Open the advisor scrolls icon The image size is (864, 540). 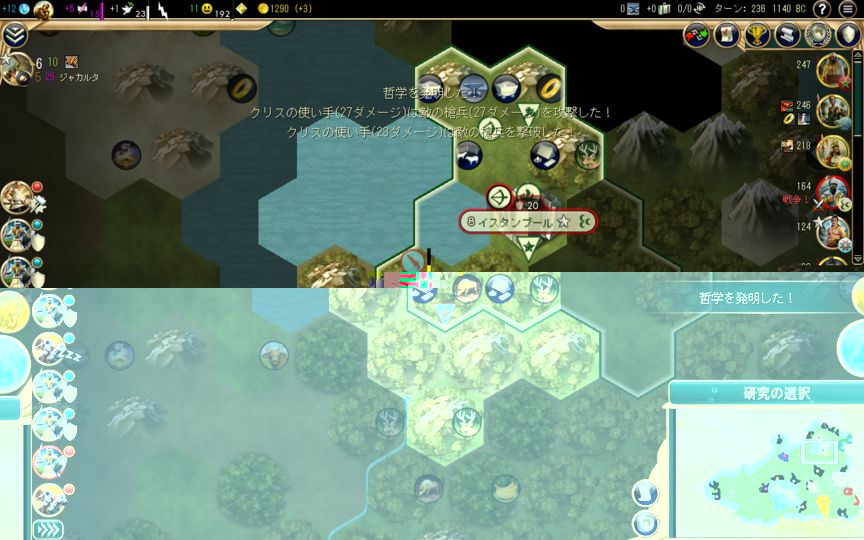coord(788,35)
